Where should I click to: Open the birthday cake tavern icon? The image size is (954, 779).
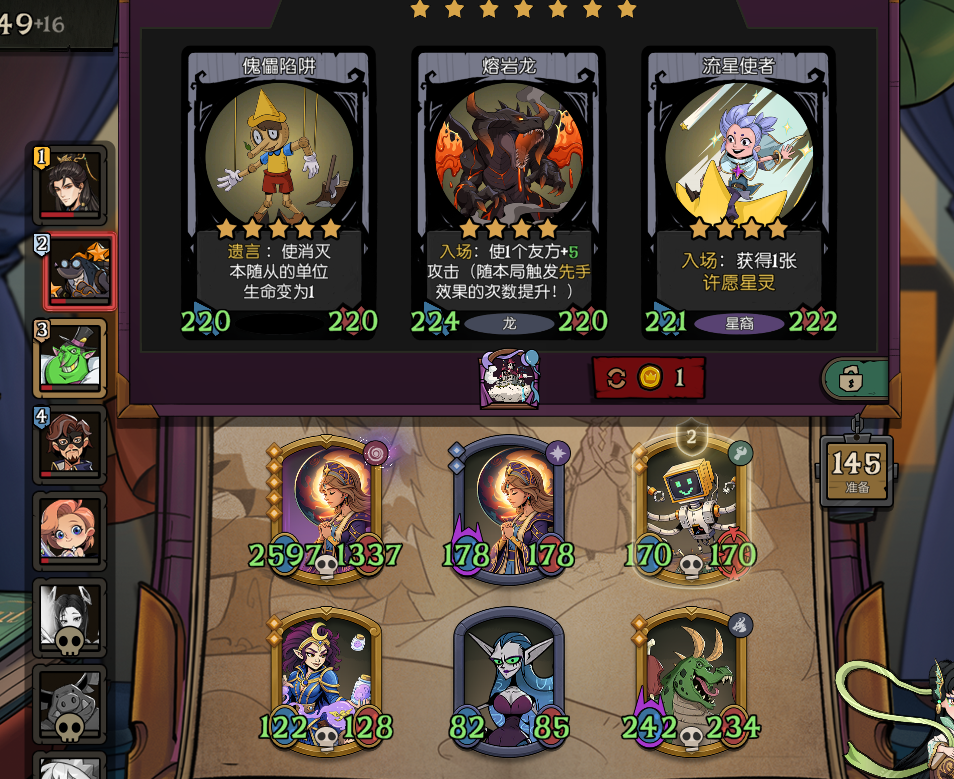(511, 378)
